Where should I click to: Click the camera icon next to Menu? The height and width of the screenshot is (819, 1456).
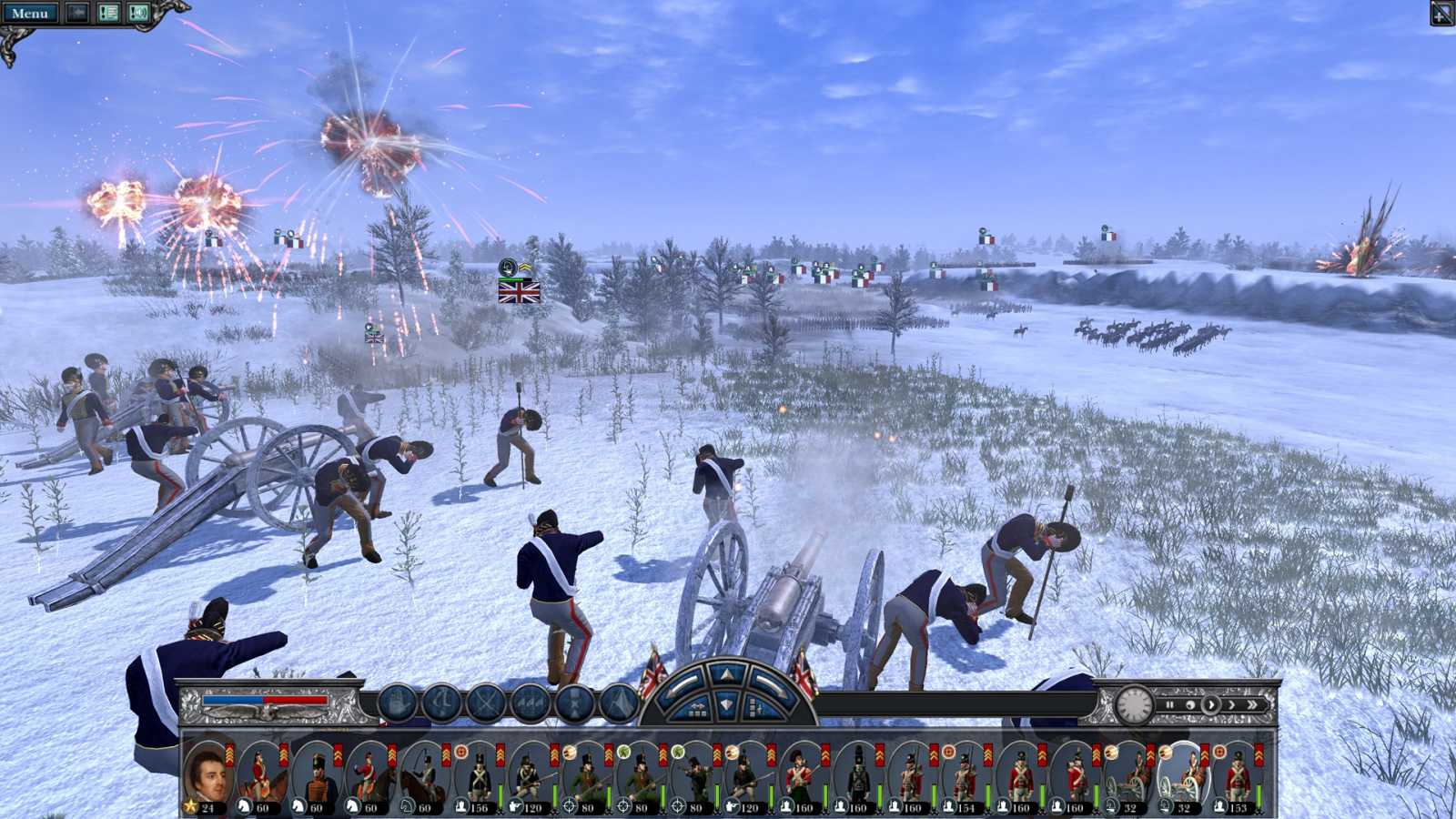tap(76, 12)
